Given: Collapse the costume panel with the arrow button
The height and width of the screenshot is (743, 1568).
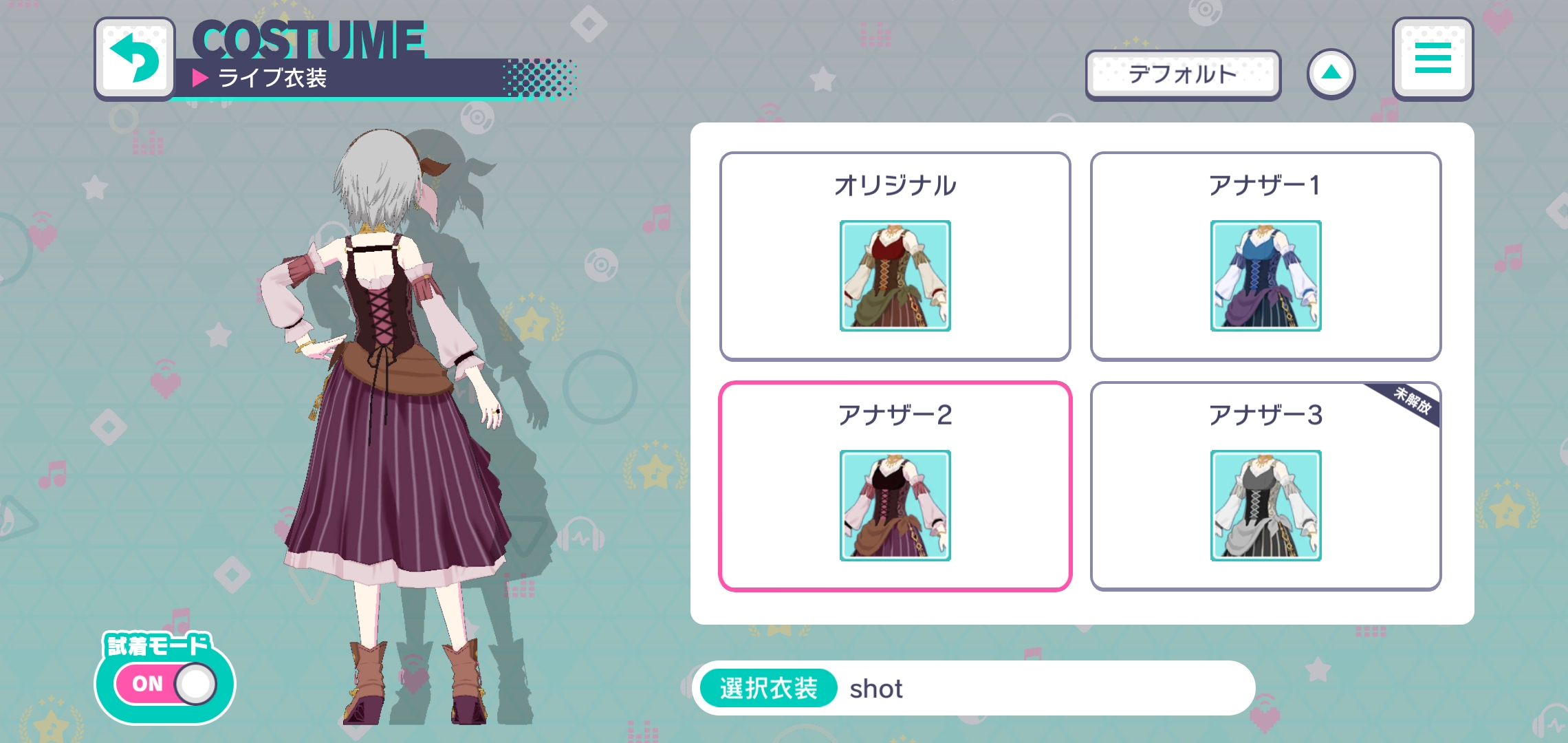Looking at the screenshot, I should click(1332, 74).
